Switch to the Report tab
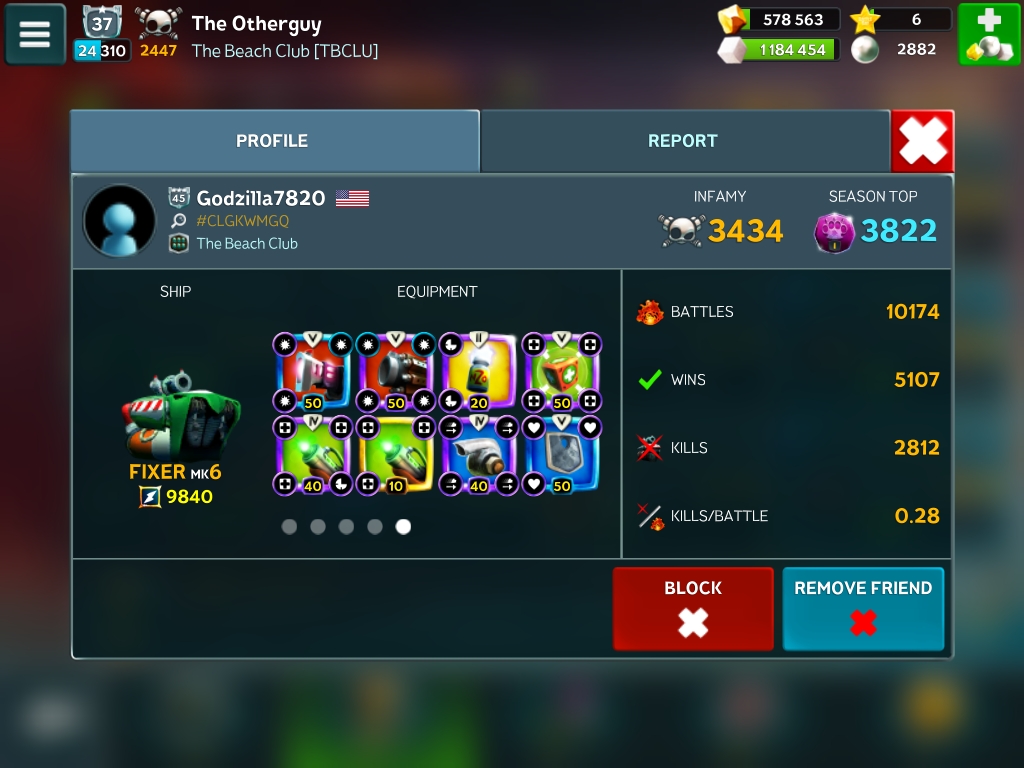The height and width of the screenshot is (768, 1024). tap(683, 141)
